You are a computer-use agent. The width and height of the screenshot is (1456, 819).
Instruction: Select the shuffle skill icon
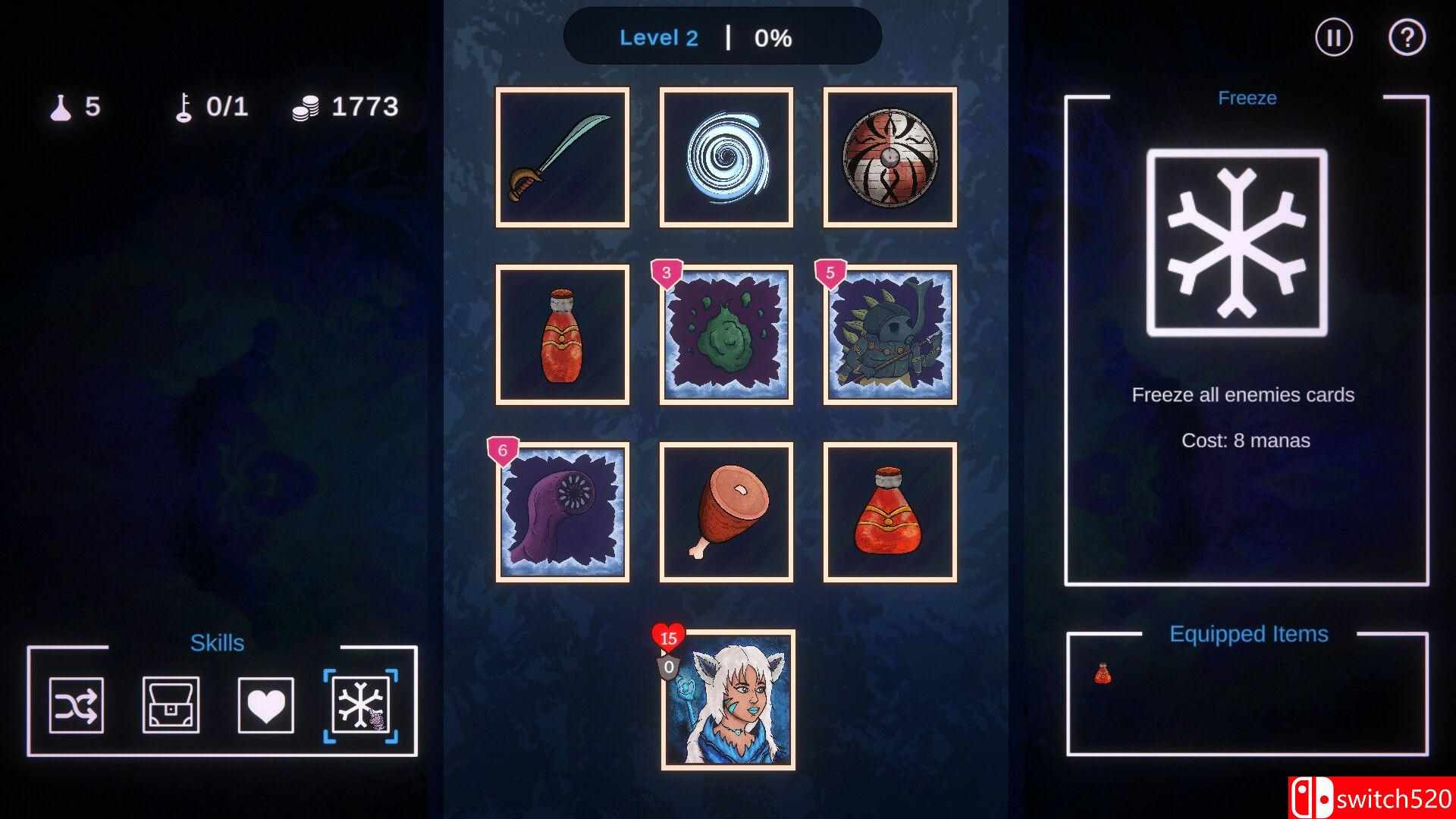[x=77, y=705]
